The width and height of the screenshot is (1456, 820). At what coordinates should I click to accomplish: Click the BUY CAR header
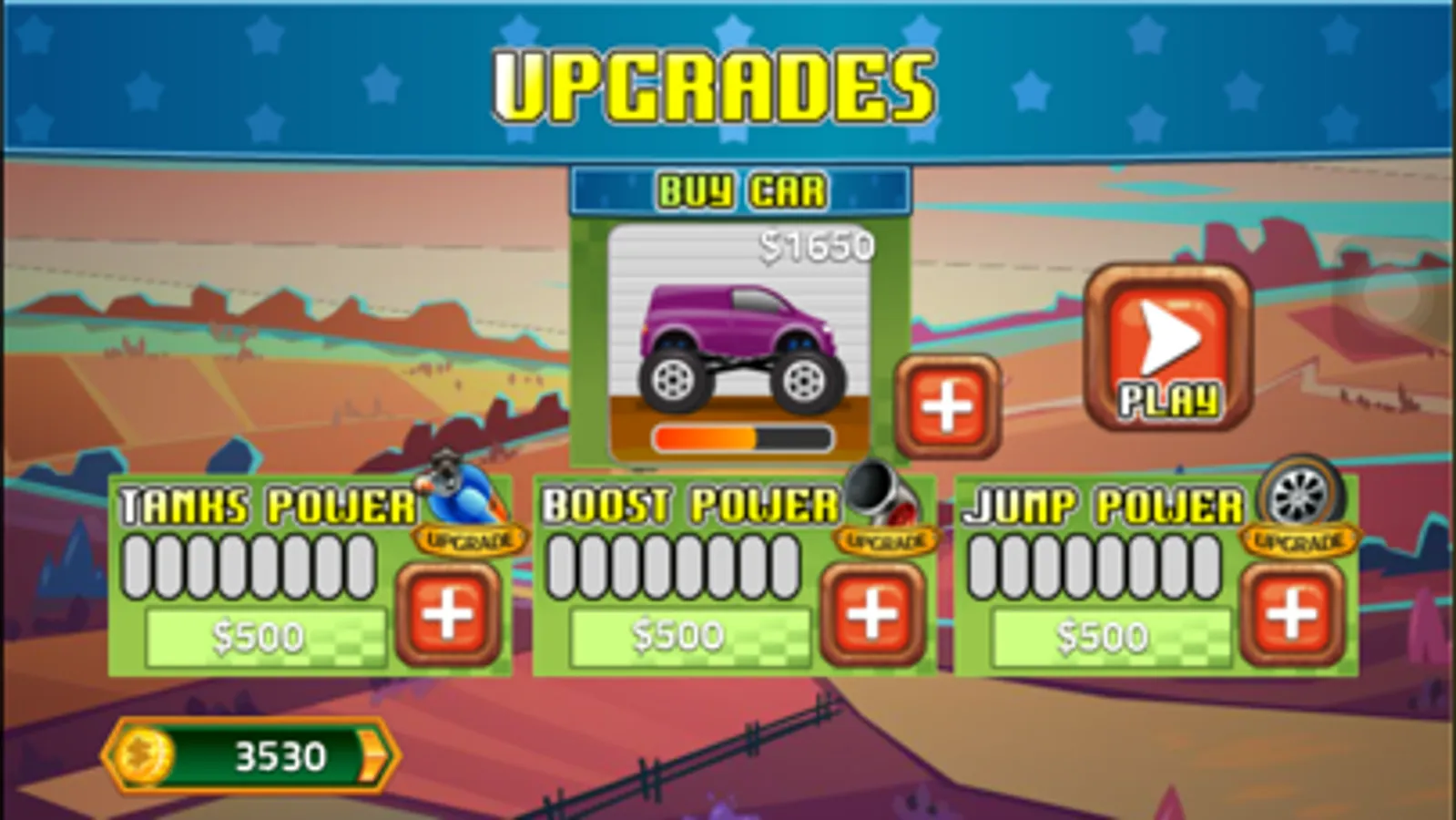click(739, 191)
